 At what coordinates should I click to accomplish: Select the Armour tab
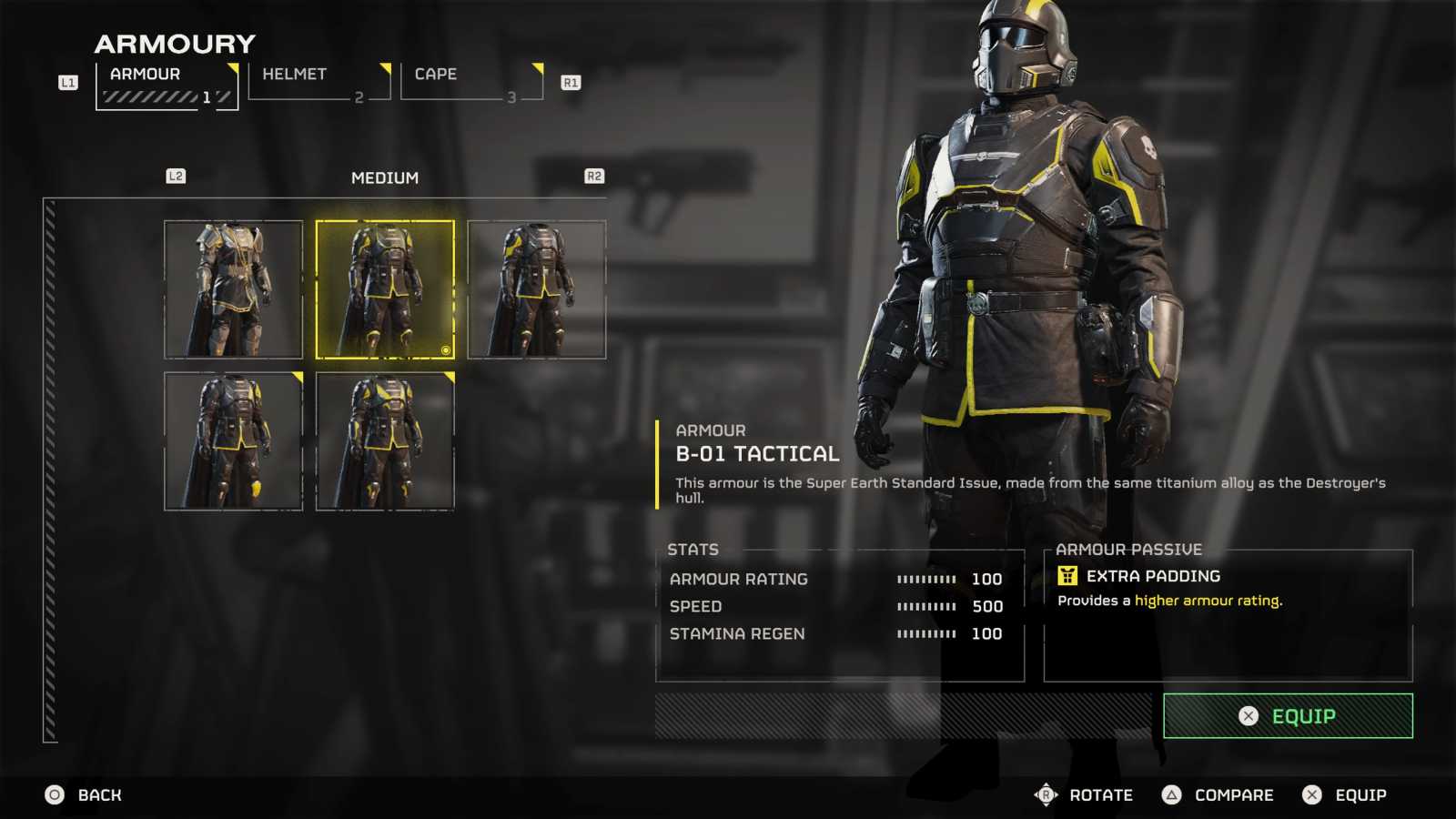[167, 84]
